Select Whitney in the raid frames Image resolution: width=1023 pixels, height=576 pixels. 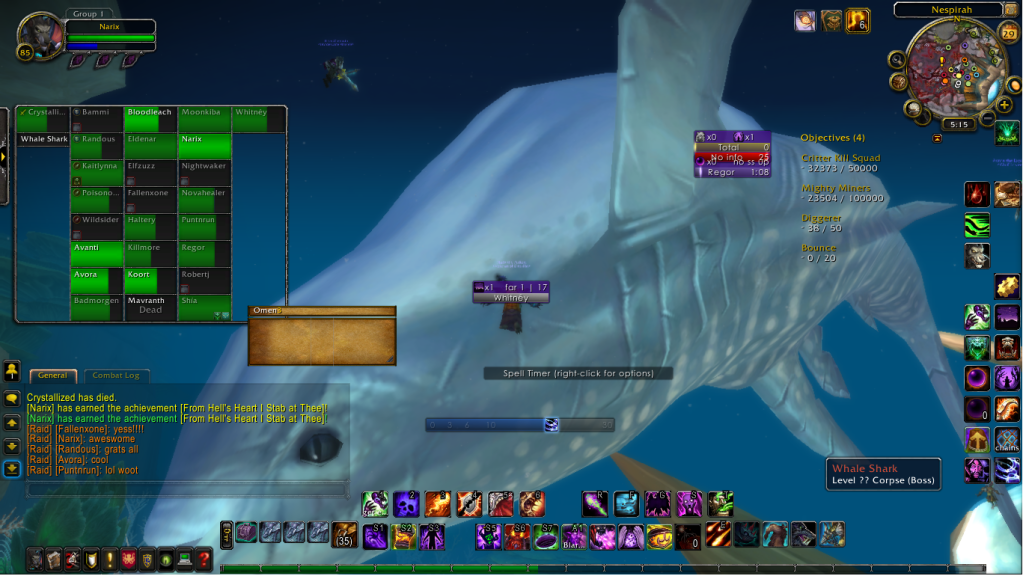coord(259,119)
